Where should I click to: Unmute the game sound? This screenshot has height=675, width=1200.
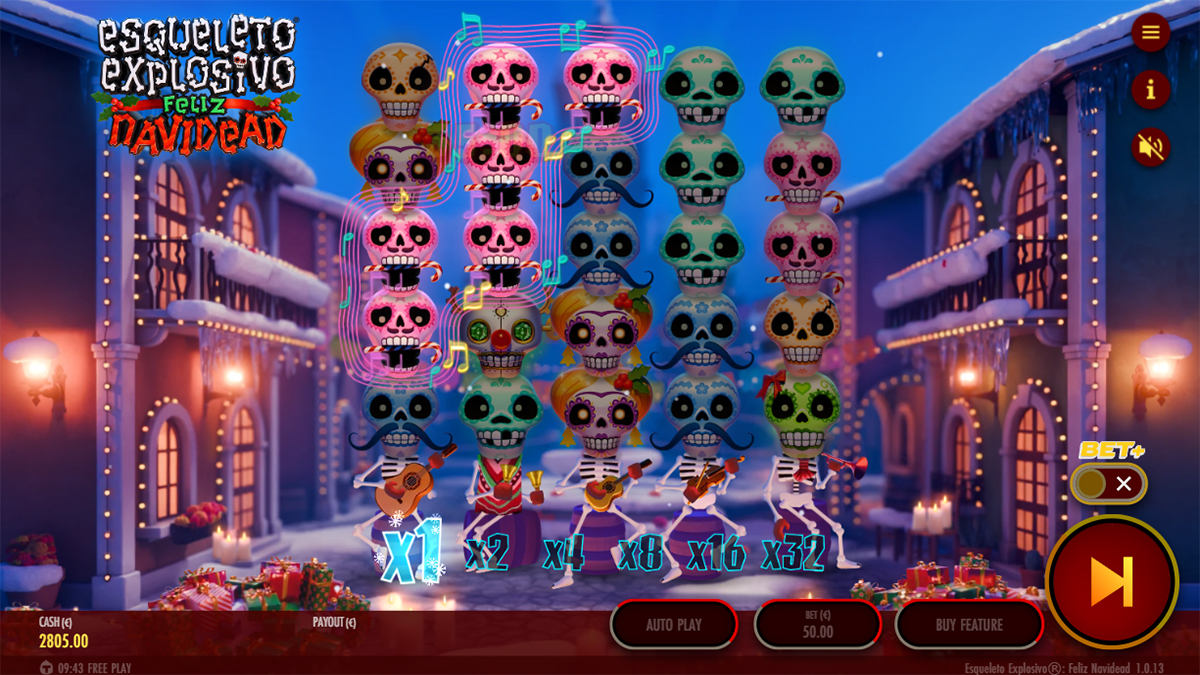click(x=1150, y=148)
